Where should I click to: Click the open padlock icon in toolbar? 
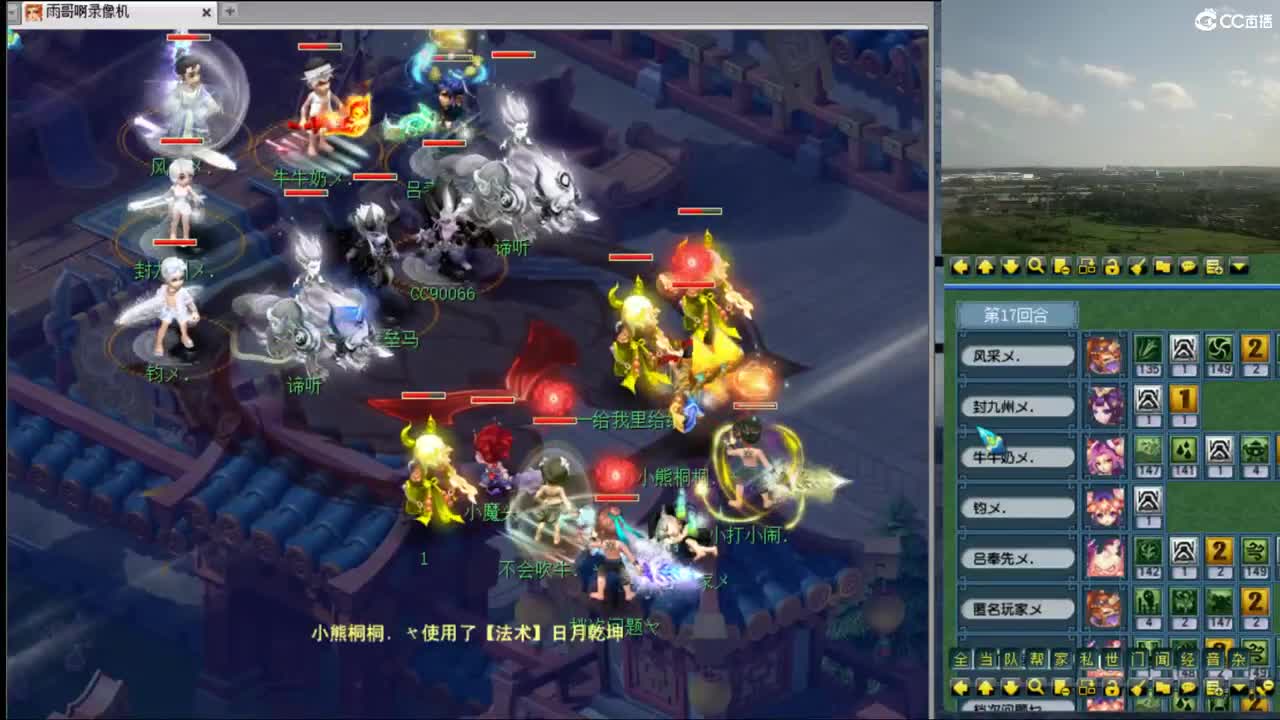click(x=1114, y=267)
